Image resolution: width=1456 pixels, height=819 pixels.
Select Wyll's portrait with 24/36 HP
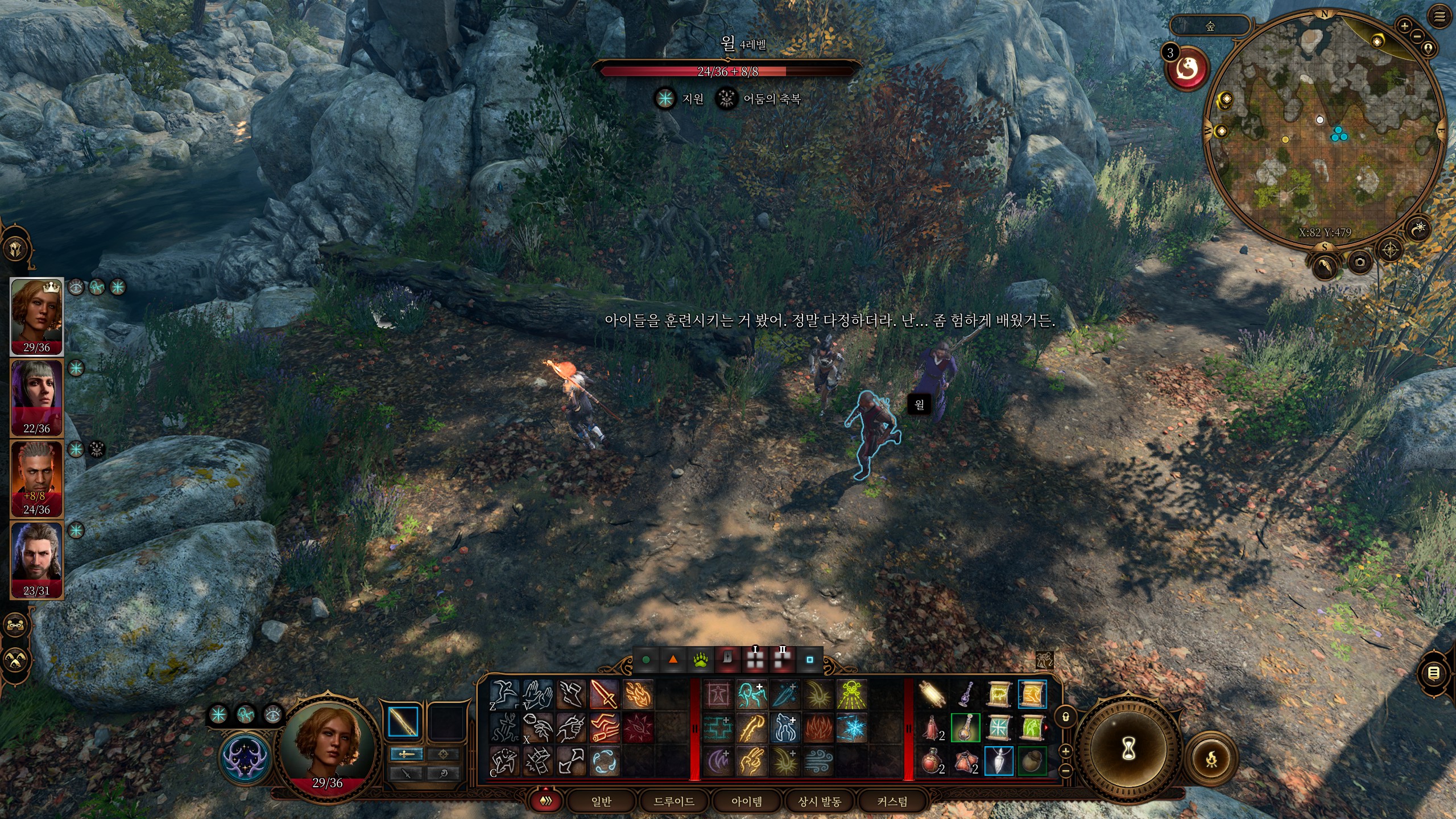37,479
